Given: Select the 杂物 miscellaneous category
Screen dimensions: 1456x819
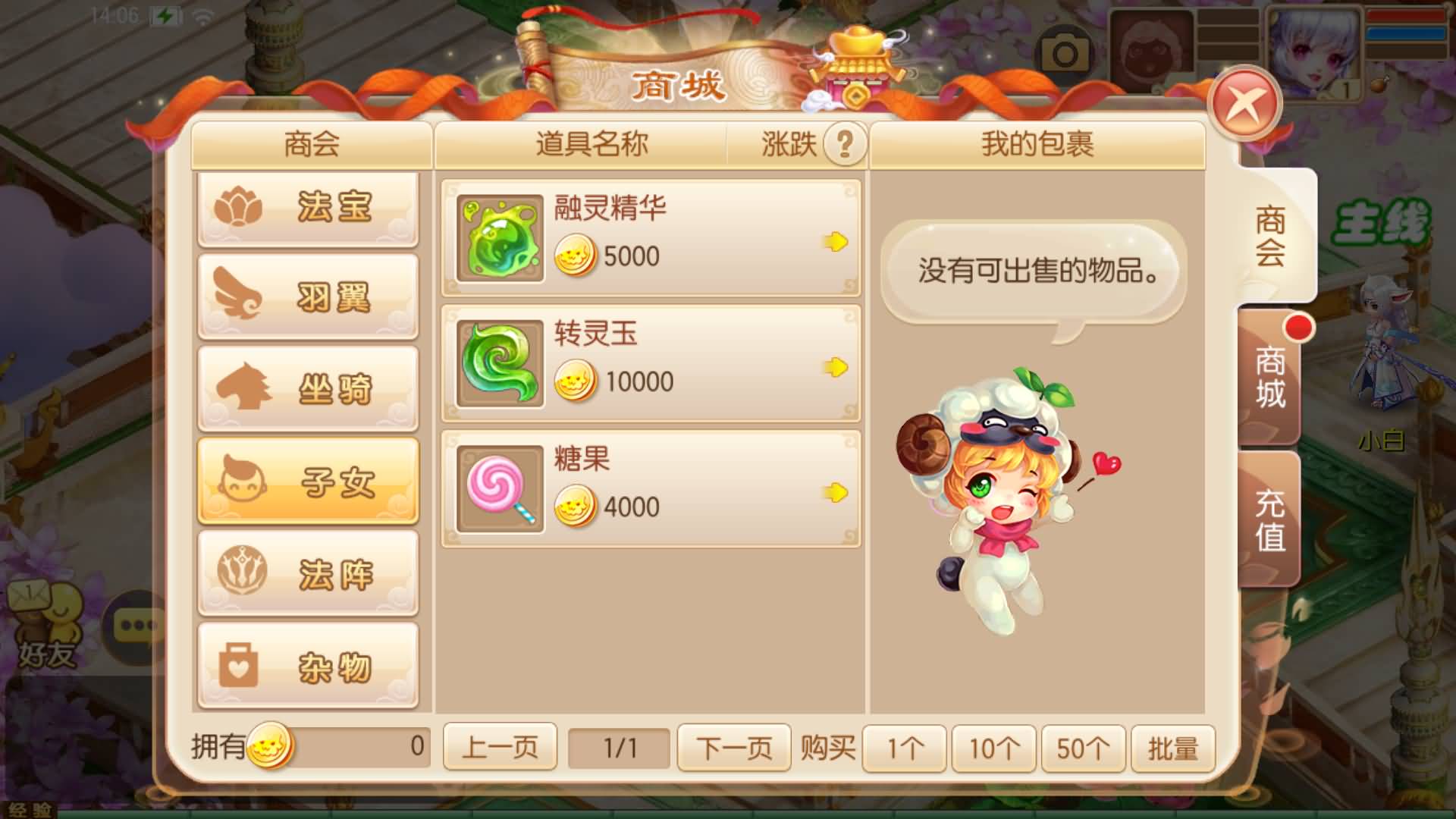Looking at the screenshot, I should [309, 664].
